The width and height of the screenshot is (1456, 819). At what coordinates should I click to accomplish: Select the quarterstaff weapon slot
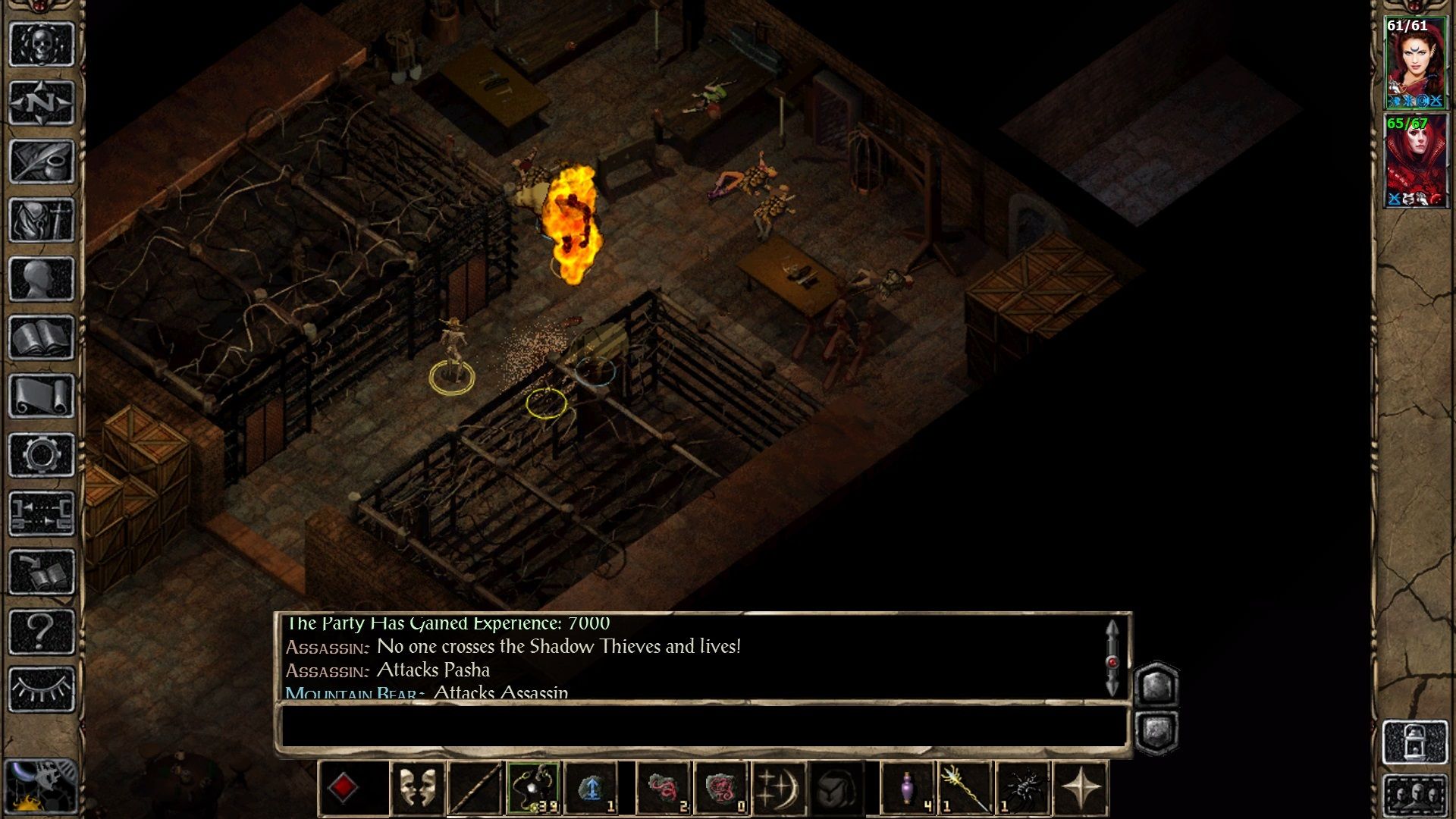(x=475, y=788)
